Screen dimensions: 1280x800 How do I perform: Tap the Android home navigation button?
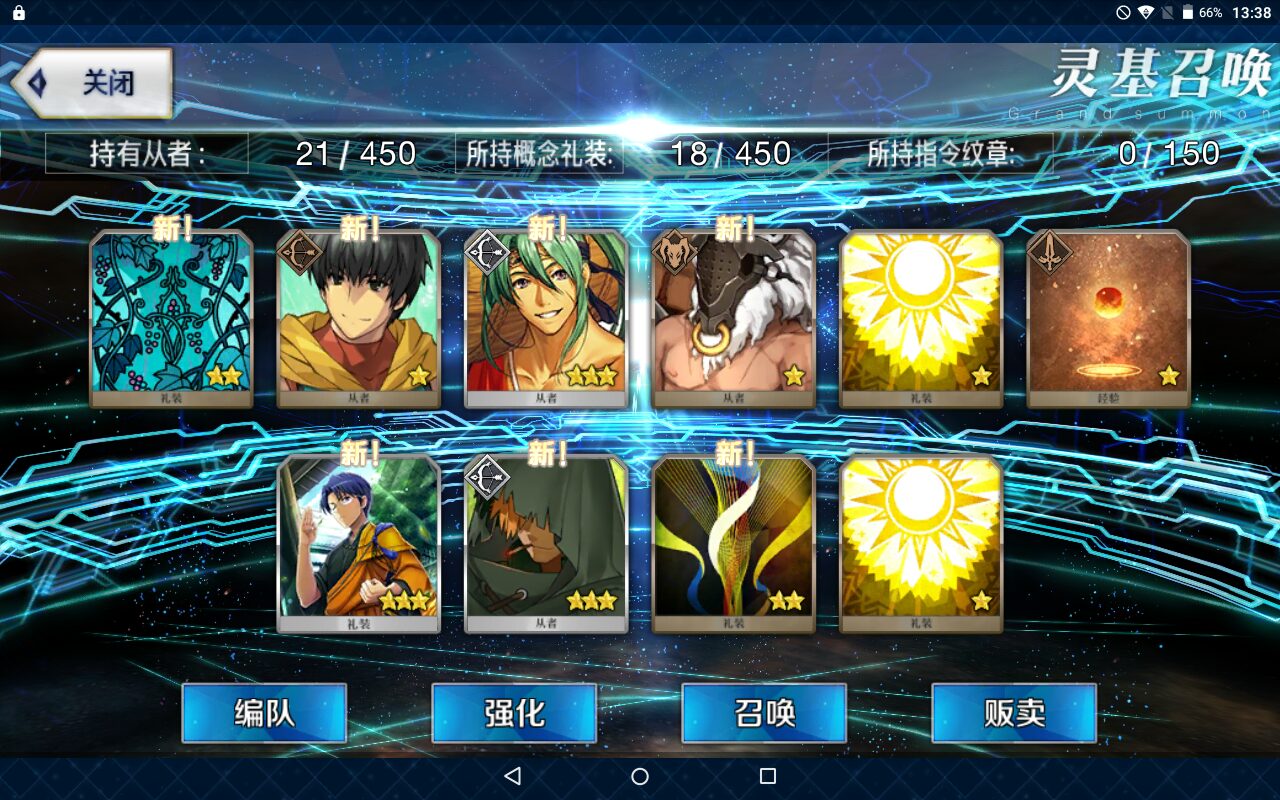[x=640, y=776]
